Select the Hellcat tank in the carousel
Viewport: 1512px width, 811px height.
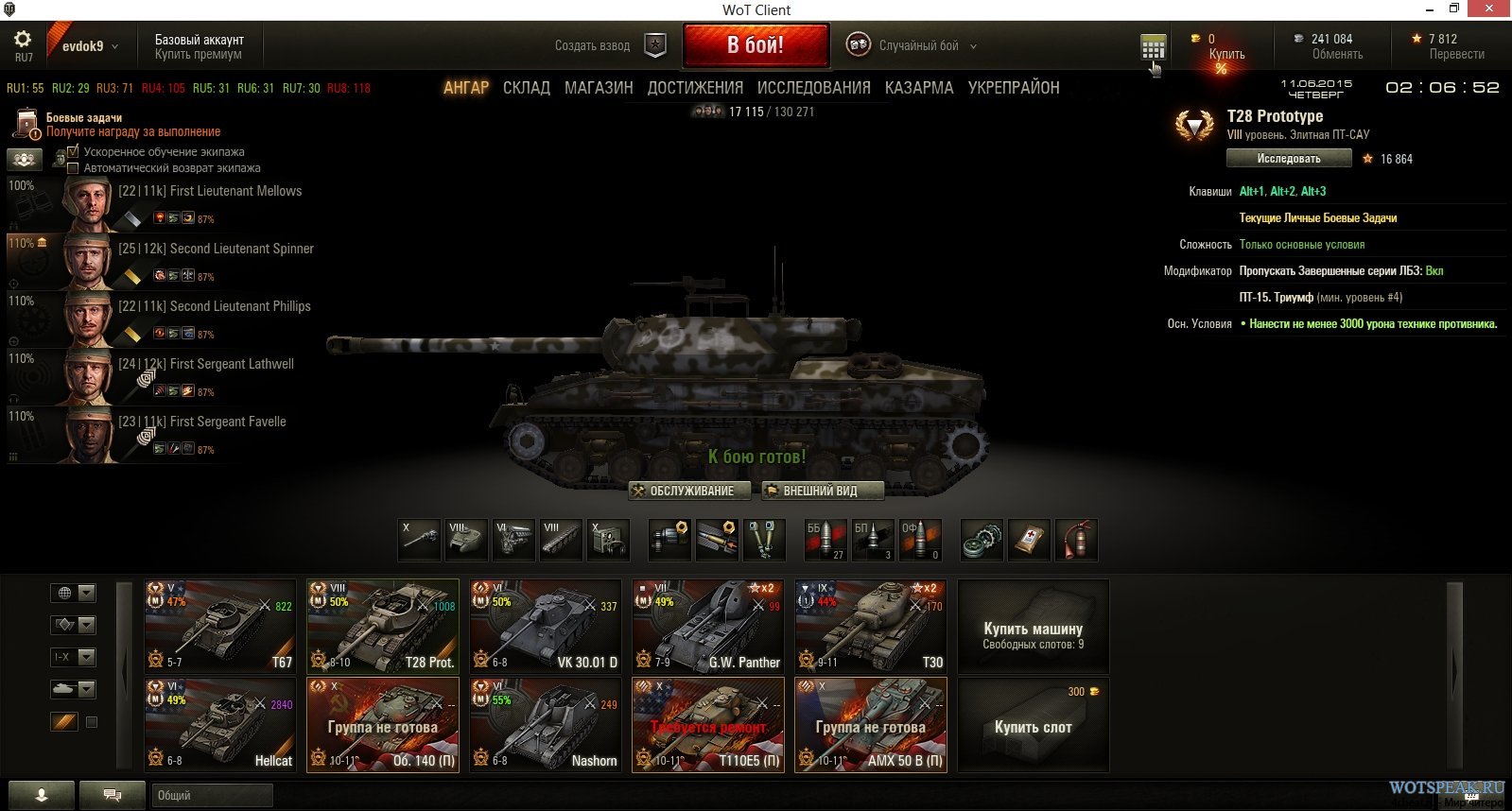[220, 724]
